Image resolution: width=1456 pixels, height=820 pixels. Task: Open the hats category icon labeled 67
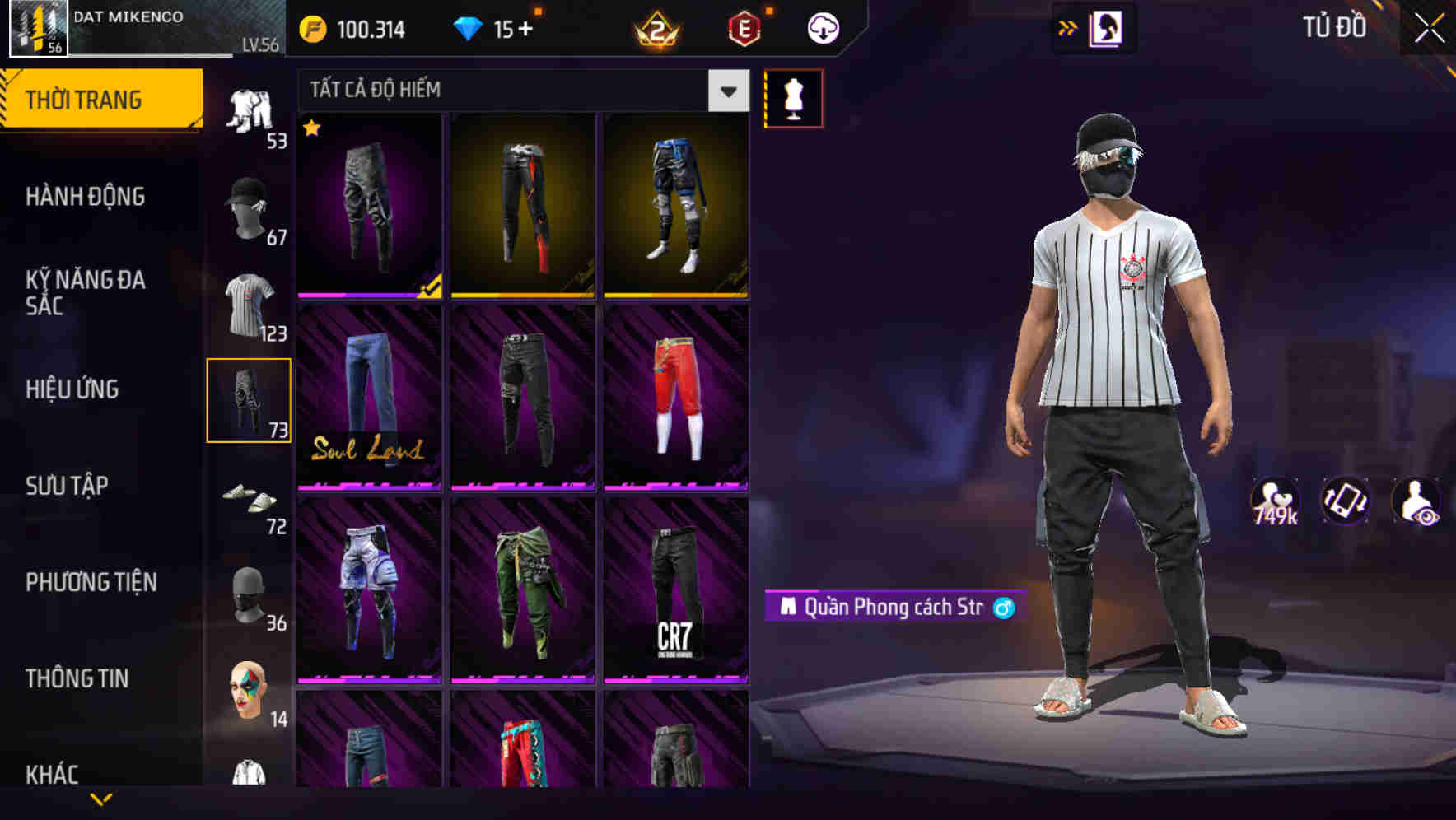tap(250, 204)
